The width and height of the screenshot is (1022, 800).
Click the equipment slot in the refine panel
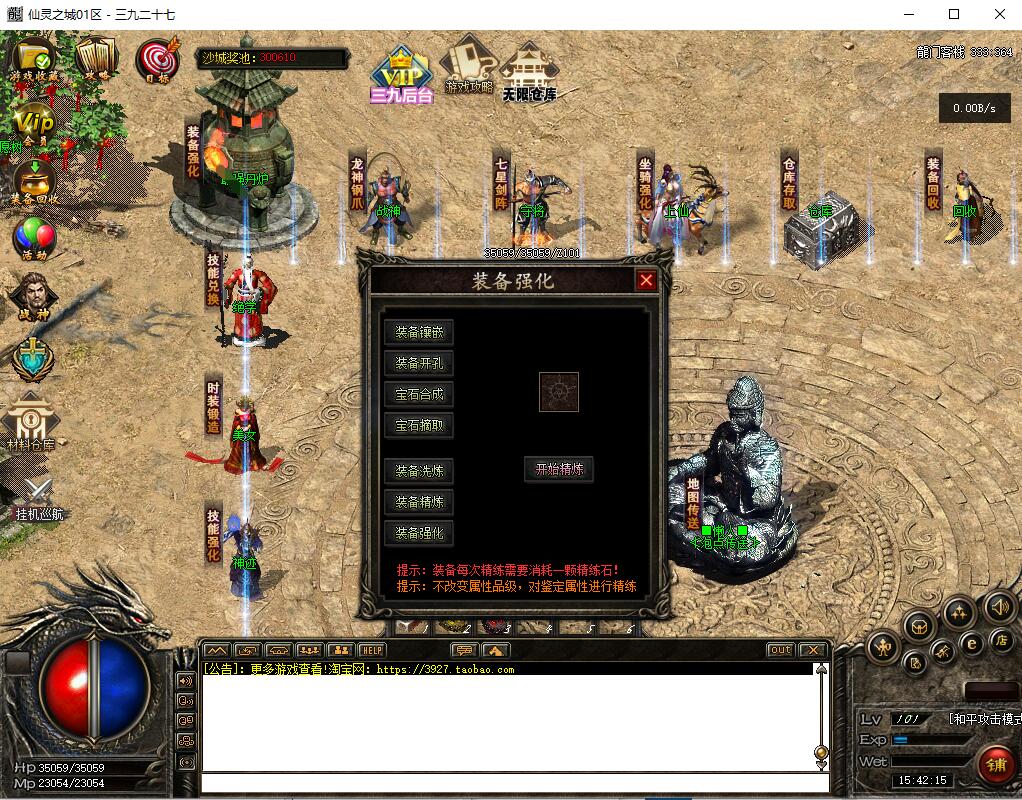[559, 392]
